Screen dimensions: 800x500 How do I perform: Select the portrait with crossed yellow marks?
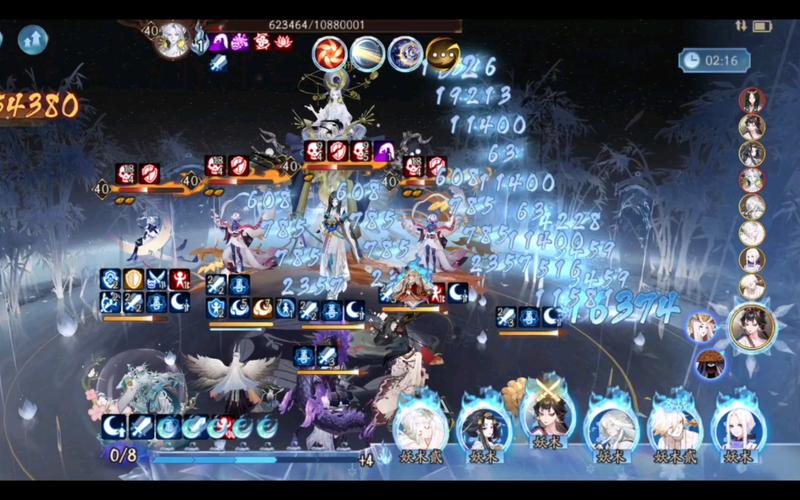tap(546, 419)
